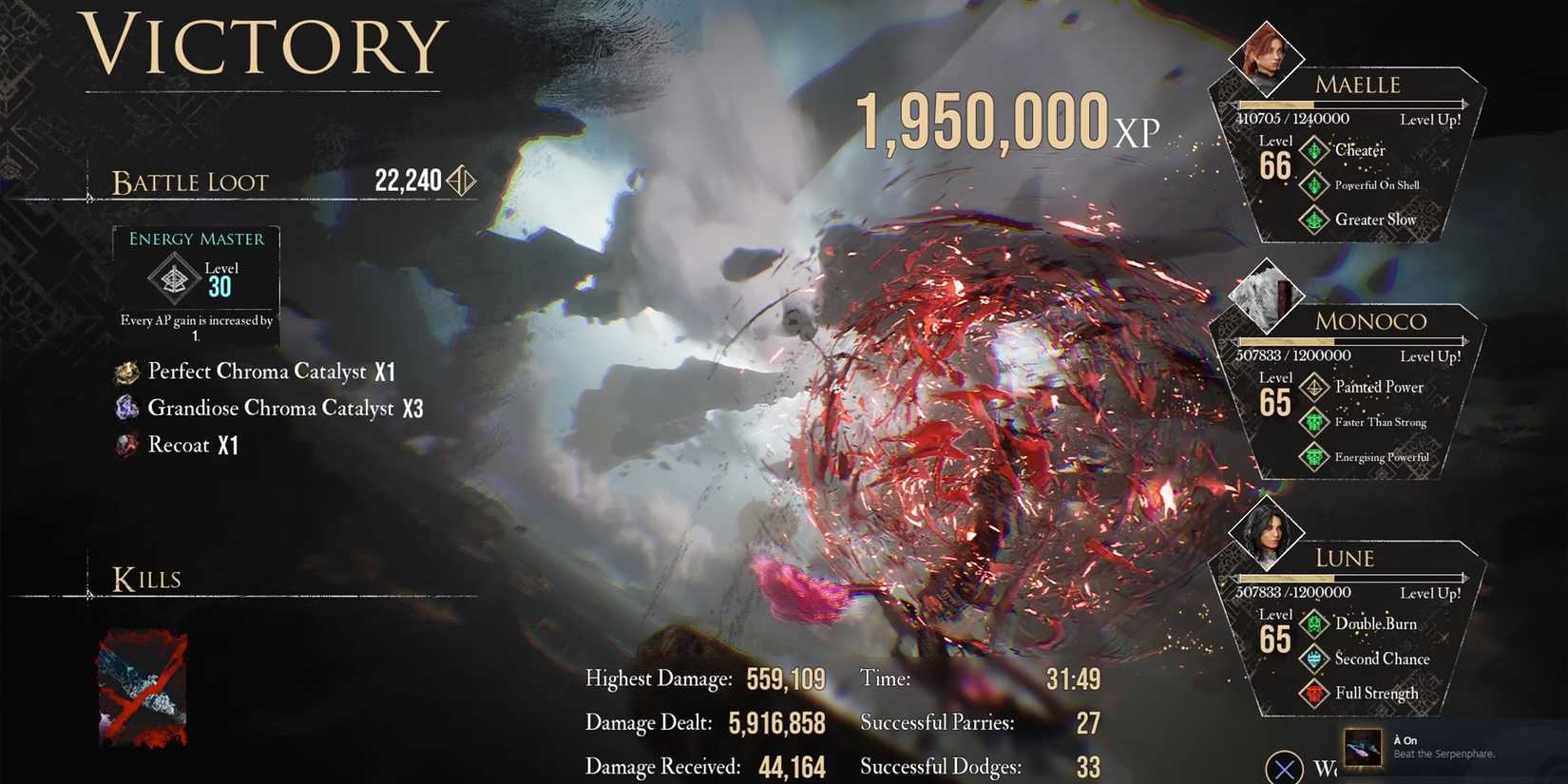This screenshot has width=1568, height=784.
Task: Select the Recoat item icon
Action: 125,445
